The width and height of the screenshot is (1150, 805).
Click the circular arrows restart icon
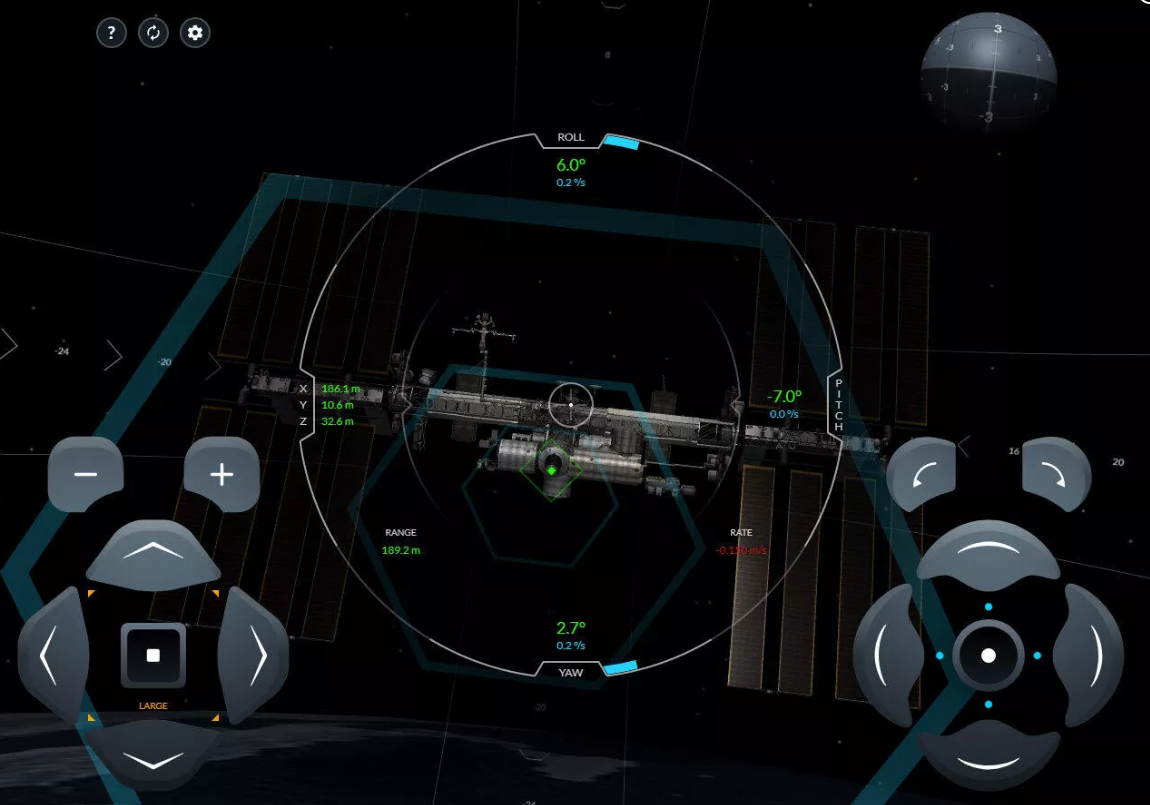click(x=153, y=33)
